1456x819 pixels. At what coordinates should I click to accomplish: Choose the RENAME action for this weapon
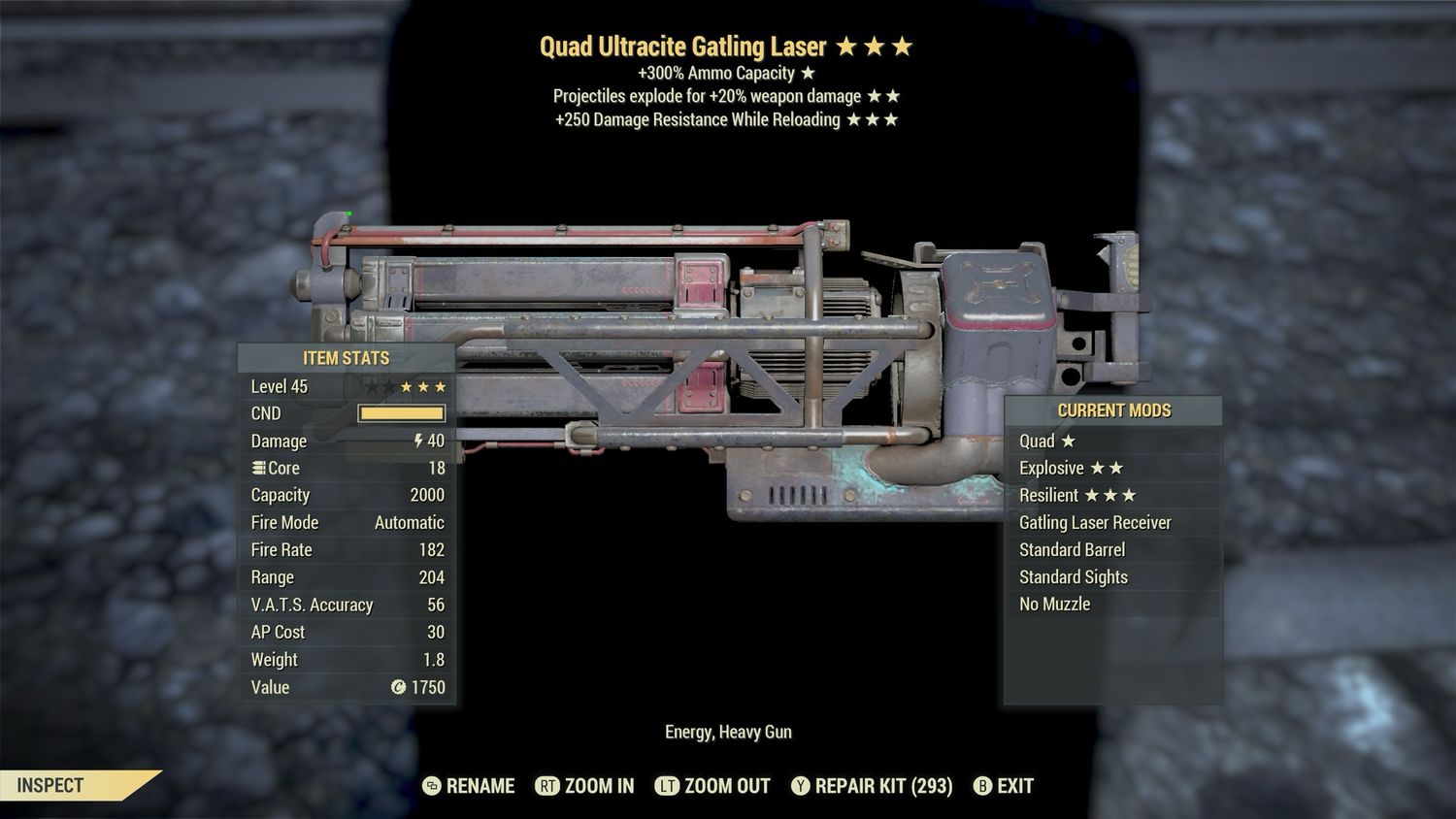click(x=470, y=786)
